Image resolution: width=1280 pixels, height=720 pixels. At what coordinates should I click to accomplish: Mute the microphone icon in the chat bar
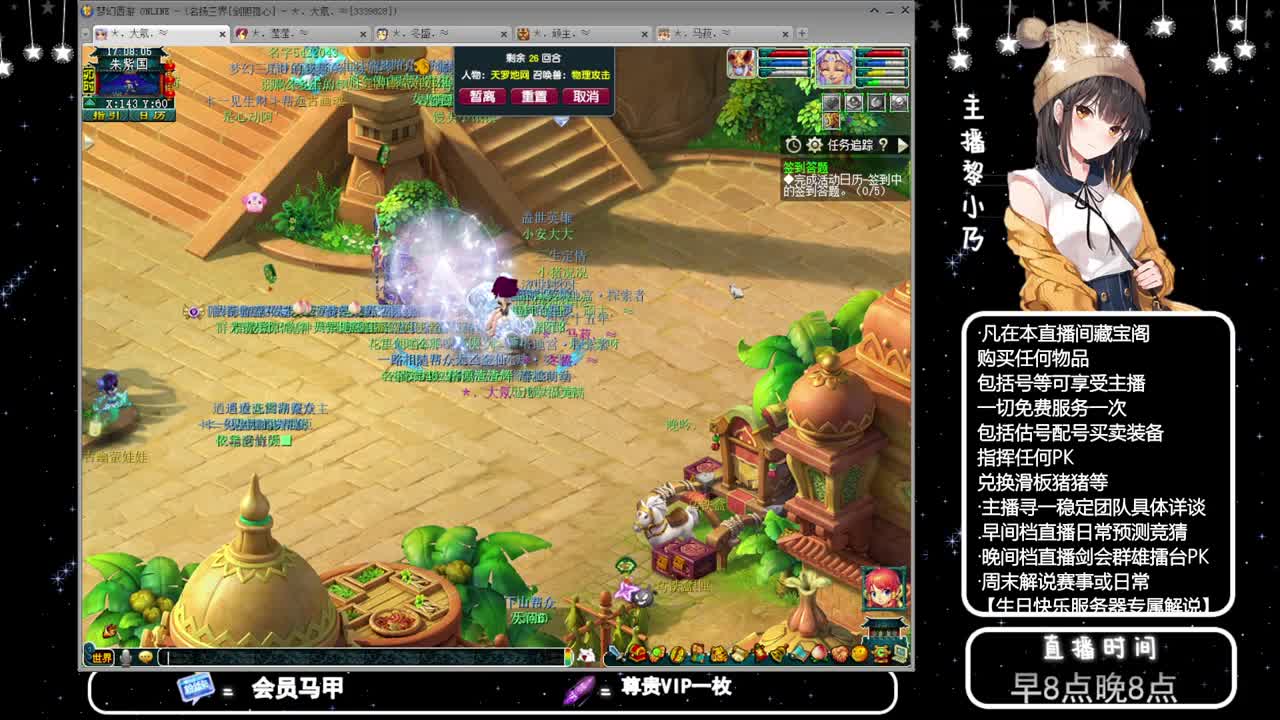126,657
